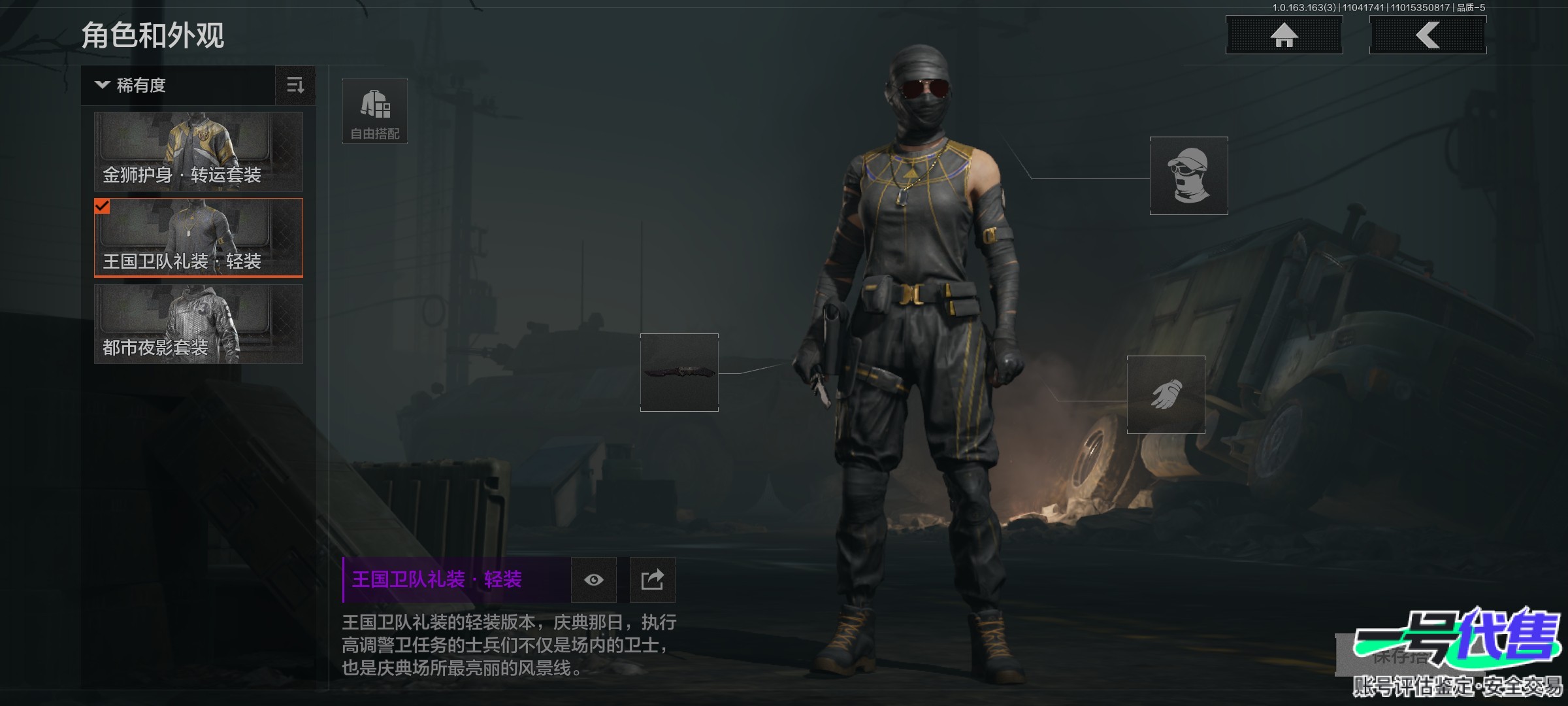Select the 金狮护身·转运套装 outfit

point(199,152)
